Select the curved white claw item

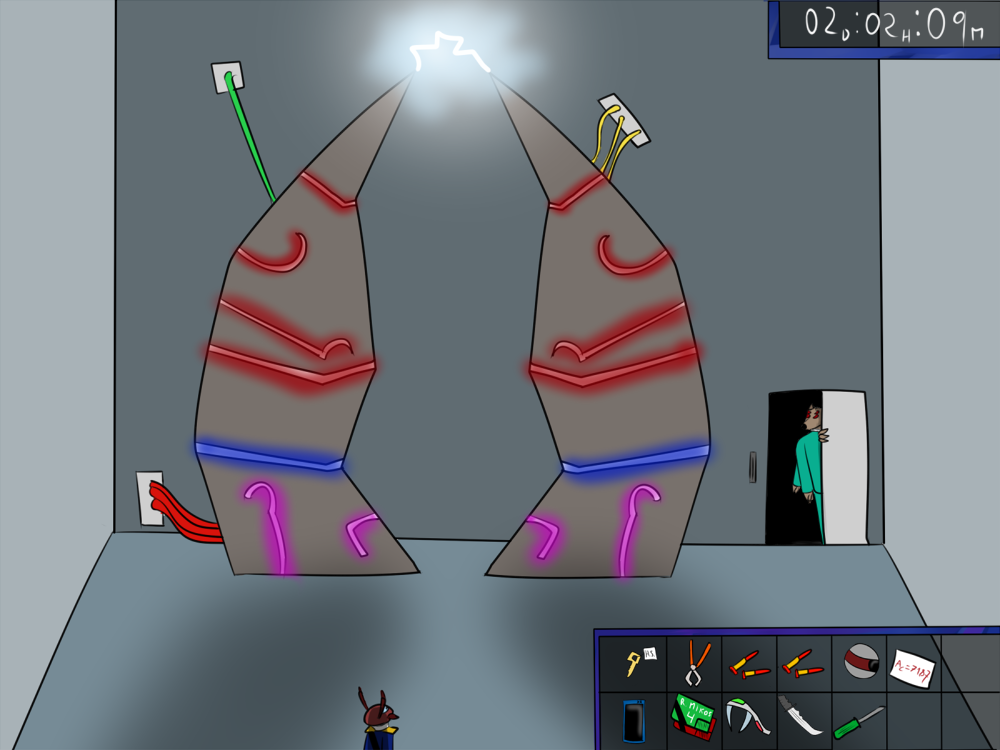point(746,716)
